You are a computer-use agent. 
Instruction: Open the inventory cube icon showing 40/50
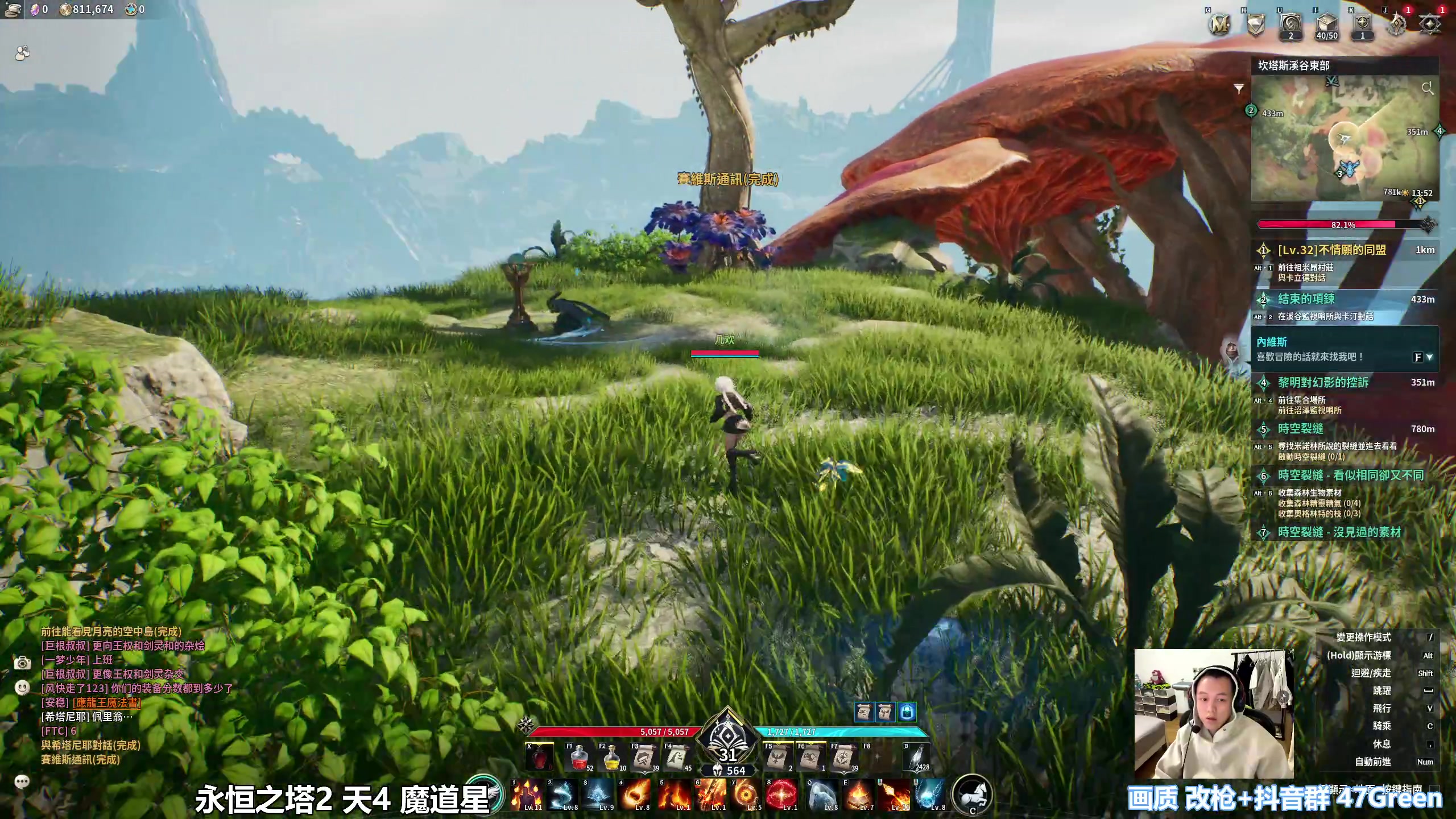pos(1327,24)
